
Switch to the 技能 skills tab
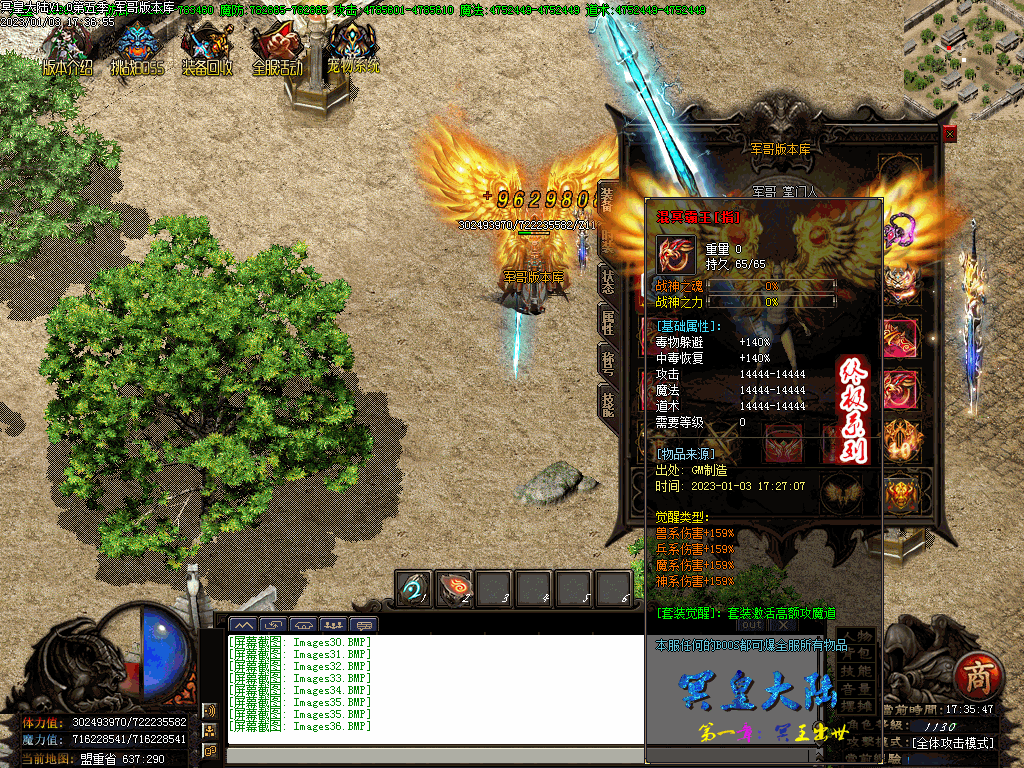pyautogui.click(x=607, y=402)
